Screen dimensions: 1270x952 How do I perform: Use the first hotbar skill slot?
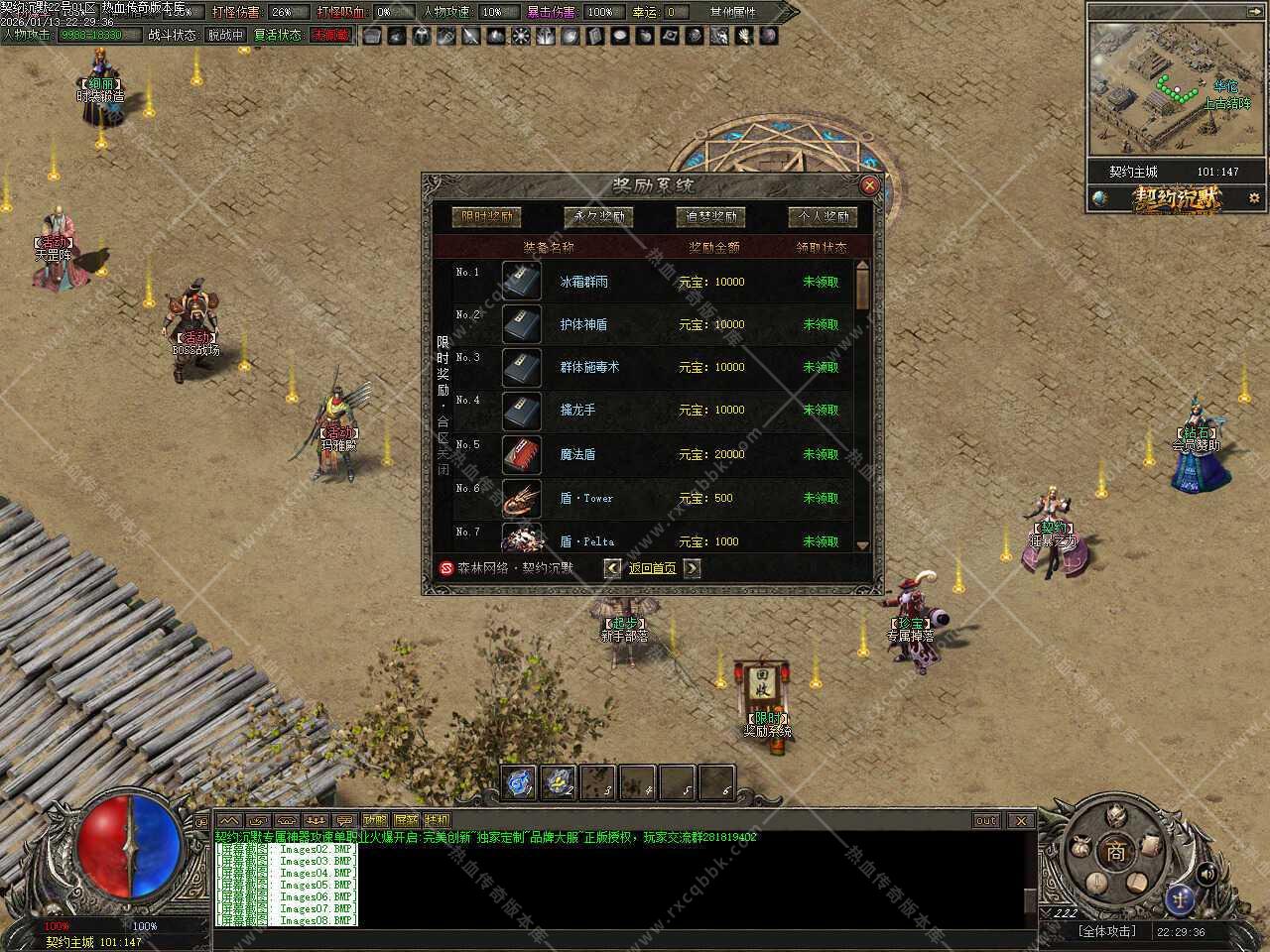pyautogui.click(x=518, y=782)
